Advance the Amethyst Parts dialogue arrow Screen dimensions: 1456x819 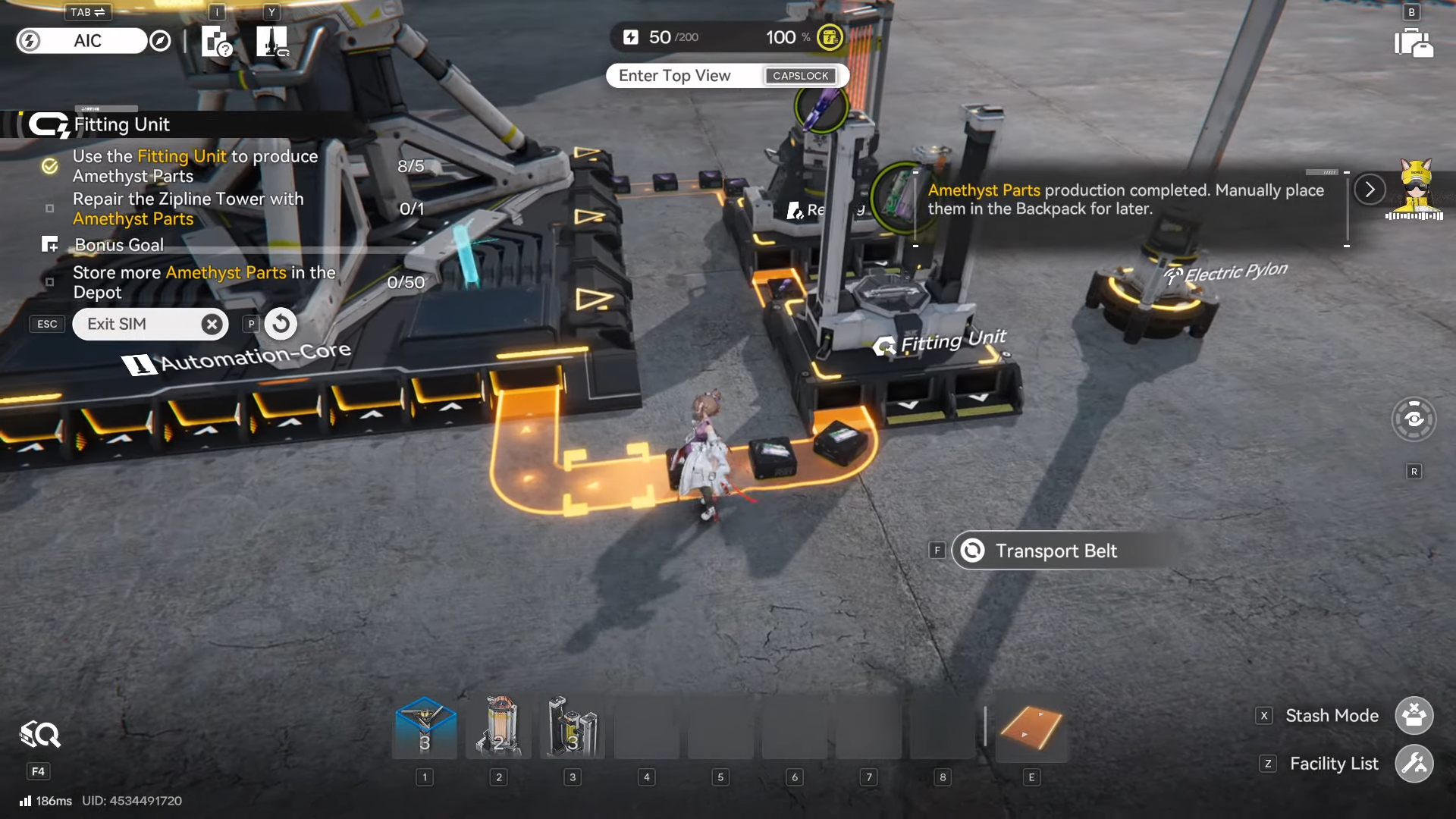coord(1370,190)
